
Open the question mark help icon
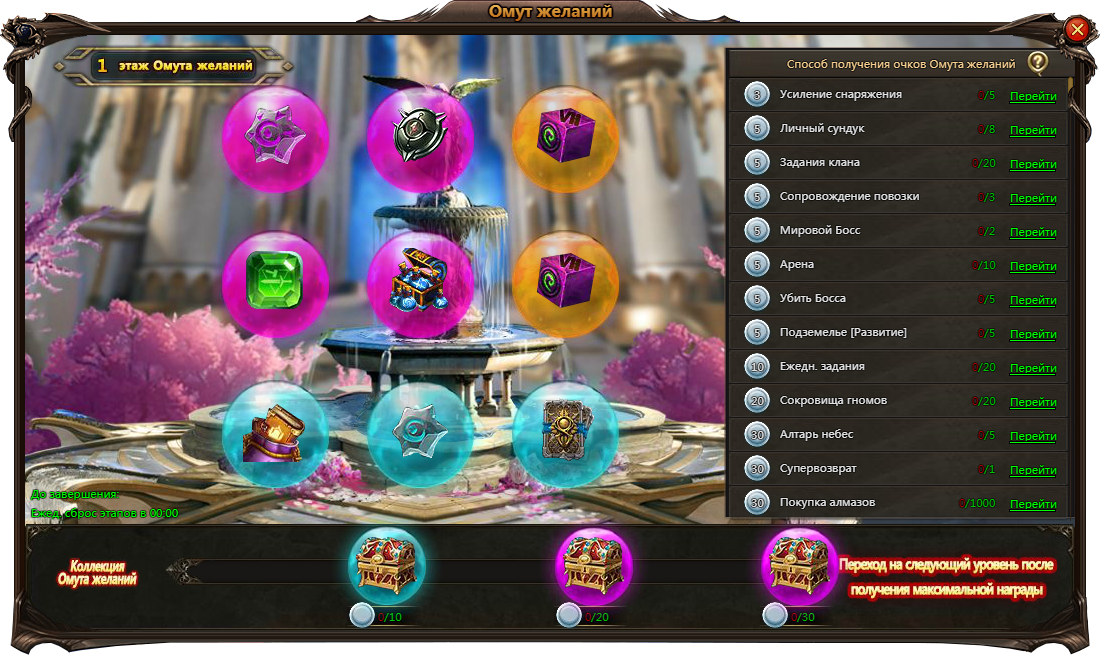[1038, 63]
